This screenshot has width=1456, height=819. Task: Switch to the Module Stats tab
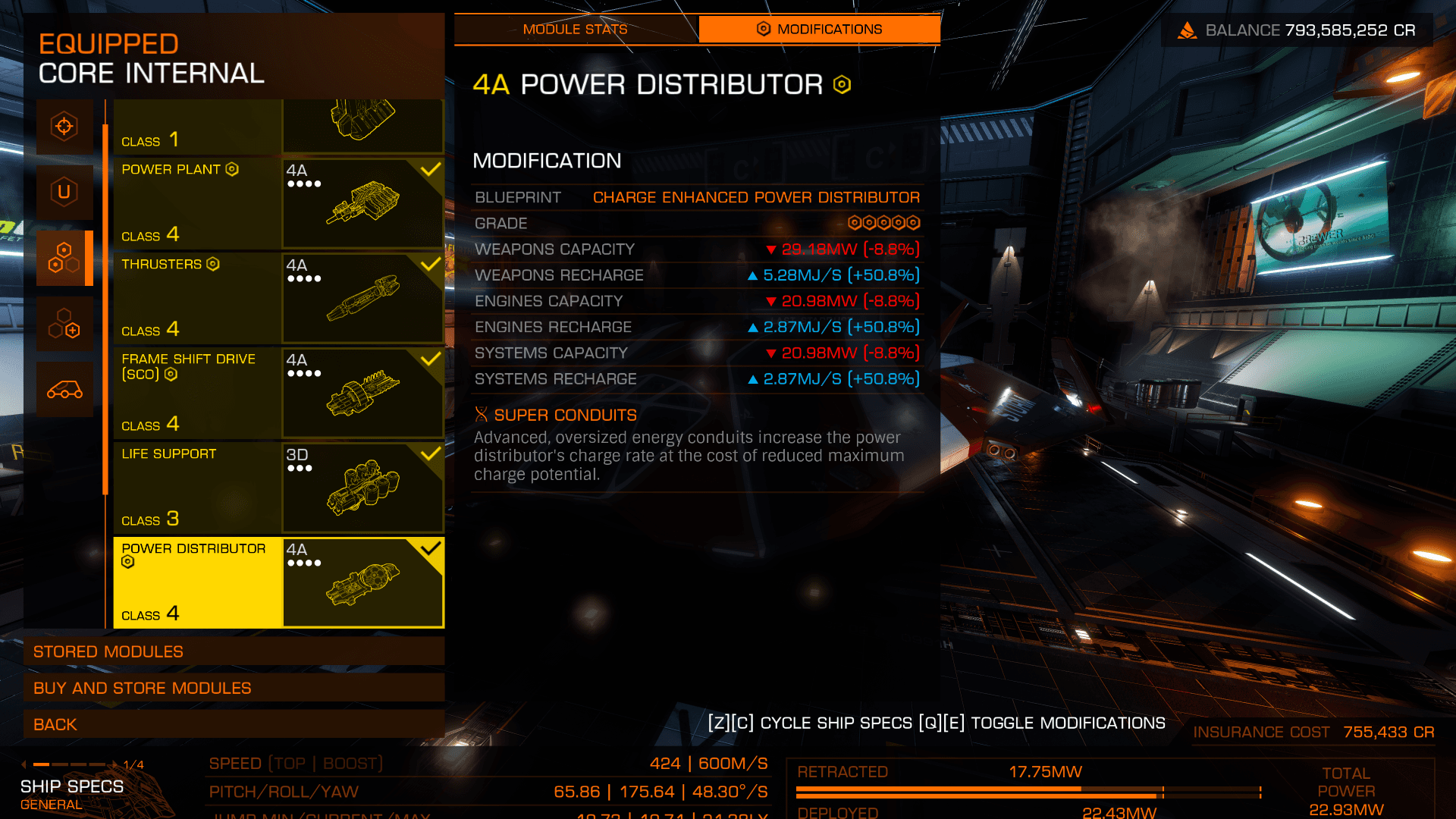point(575,30)
